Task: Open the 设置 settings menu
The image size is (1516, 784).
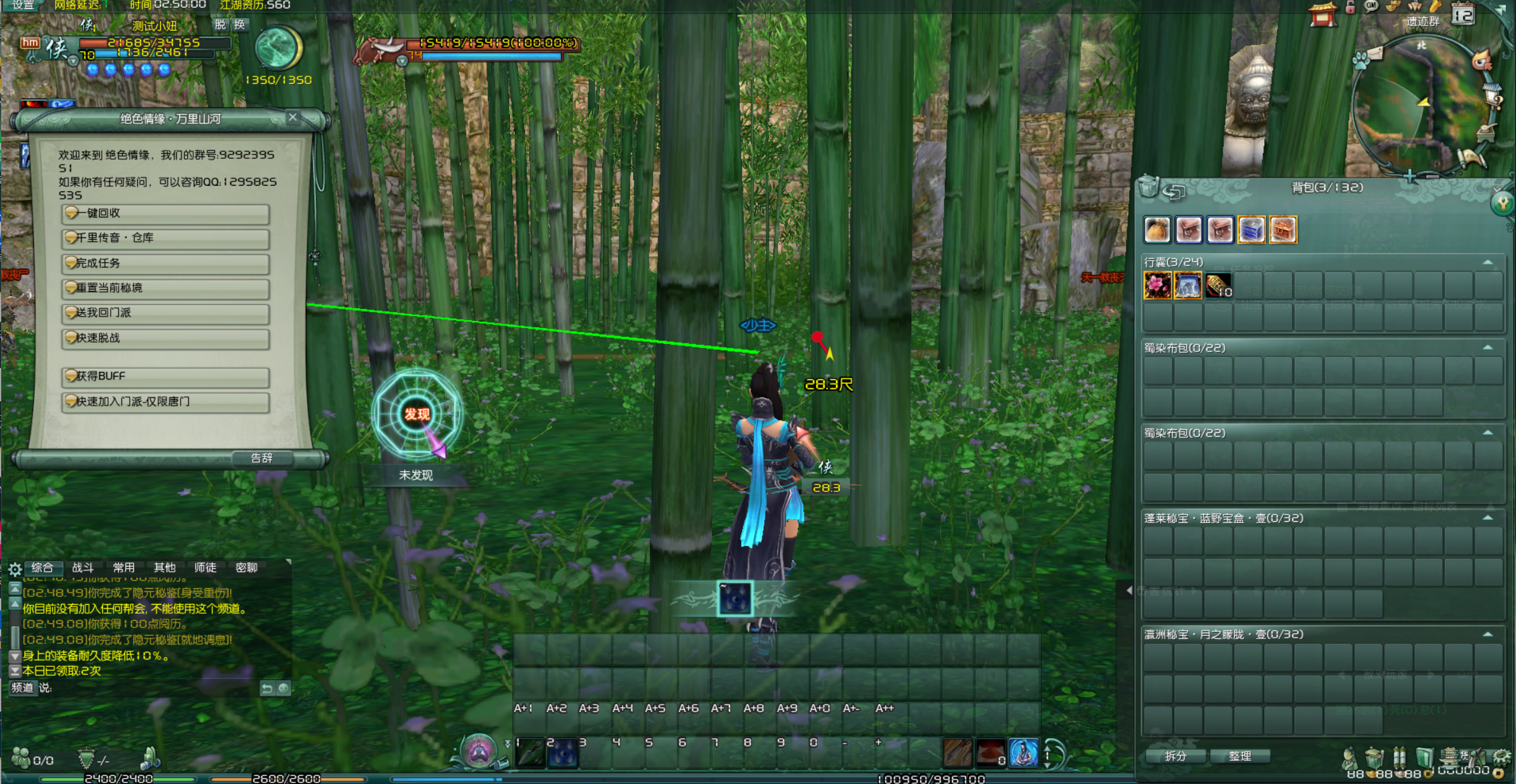Action: (x=23, y=5)
